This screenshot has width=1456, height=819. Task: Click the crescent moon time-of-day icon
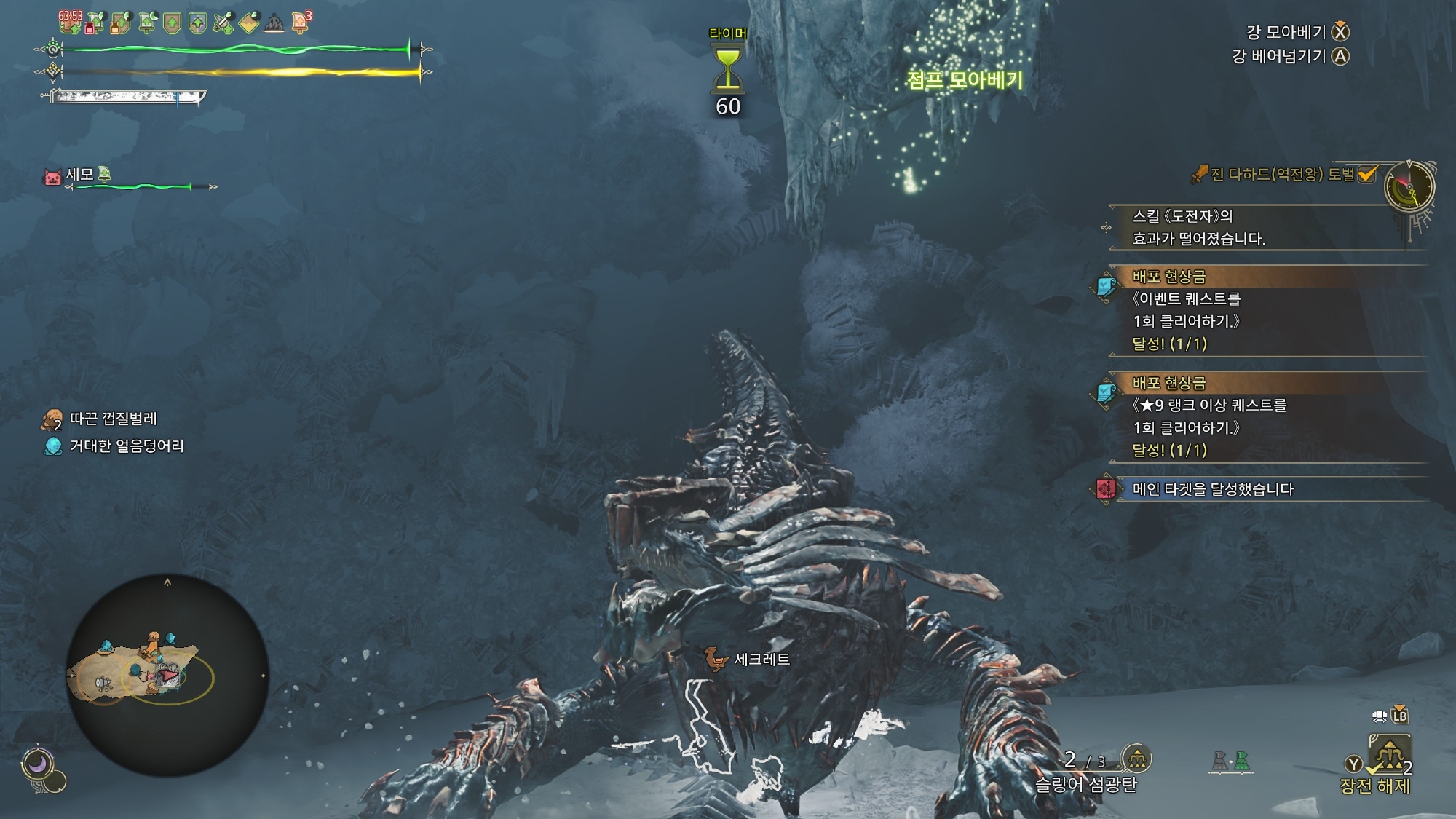(x=36, y=764)
